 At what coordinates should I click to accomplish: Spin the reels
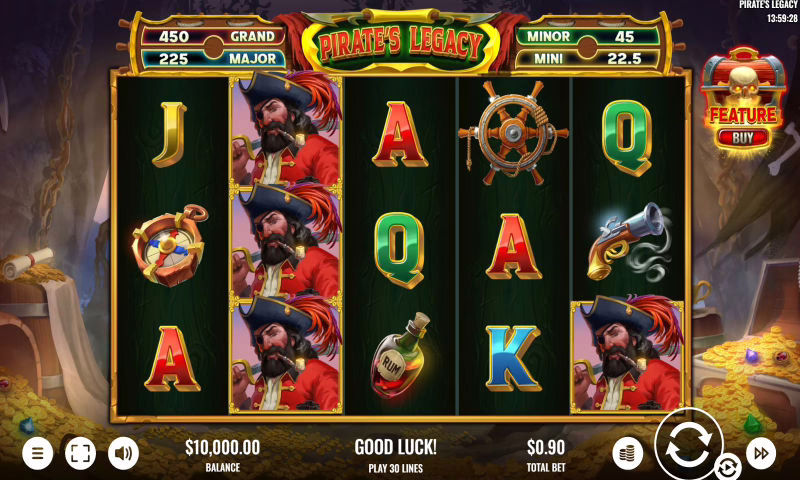tap(690, 445)
